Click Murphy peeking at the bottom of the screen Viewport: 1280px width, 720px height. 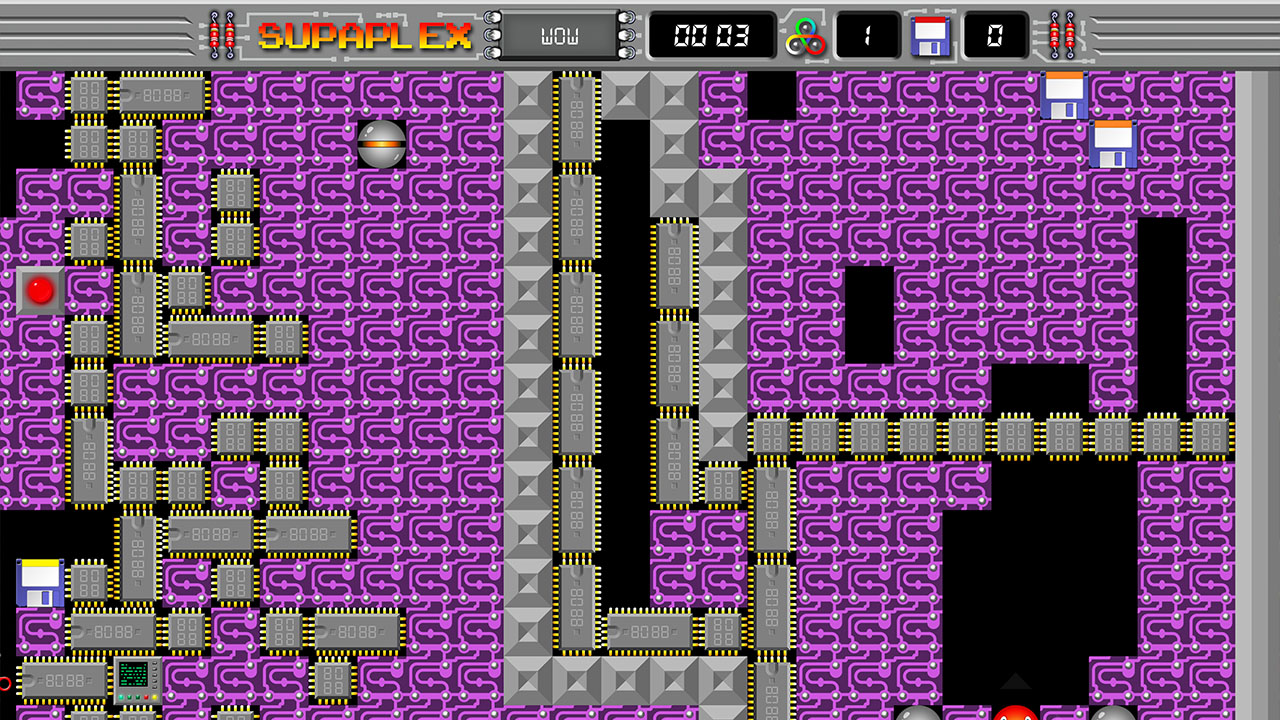pos(1017,712)
